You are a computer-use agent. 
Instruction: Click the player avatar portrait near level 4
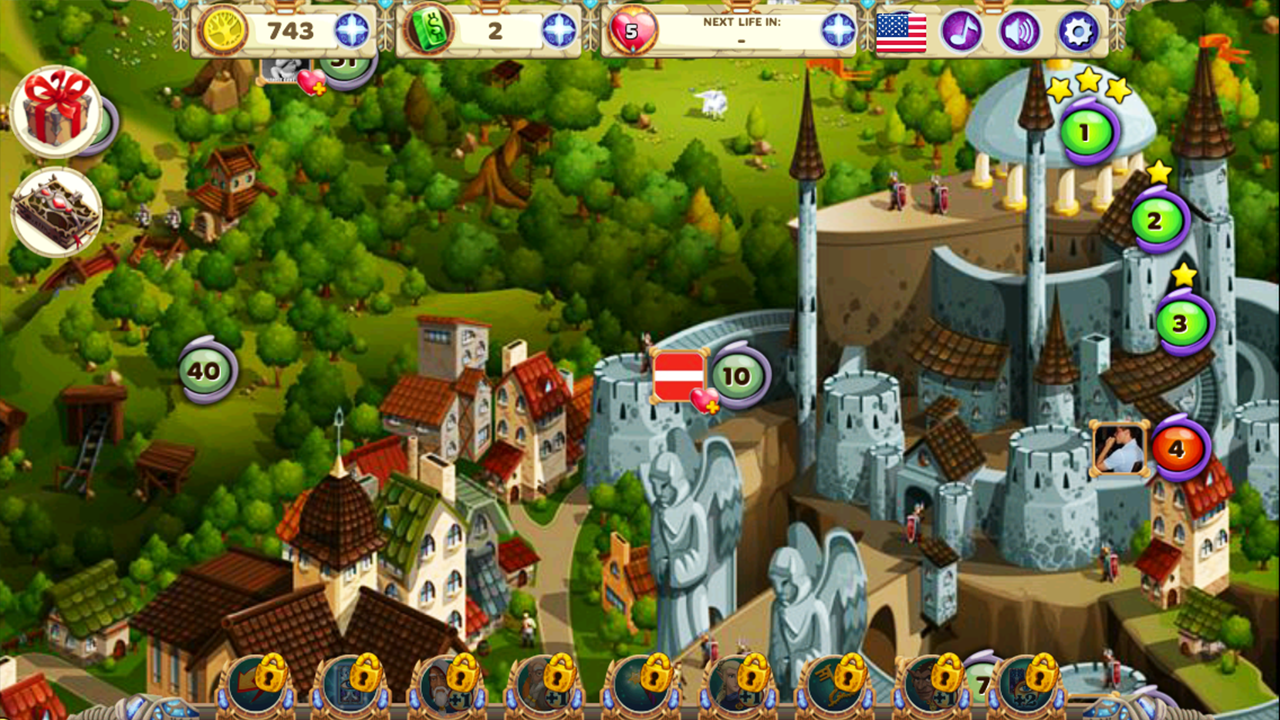[1120, 447]
